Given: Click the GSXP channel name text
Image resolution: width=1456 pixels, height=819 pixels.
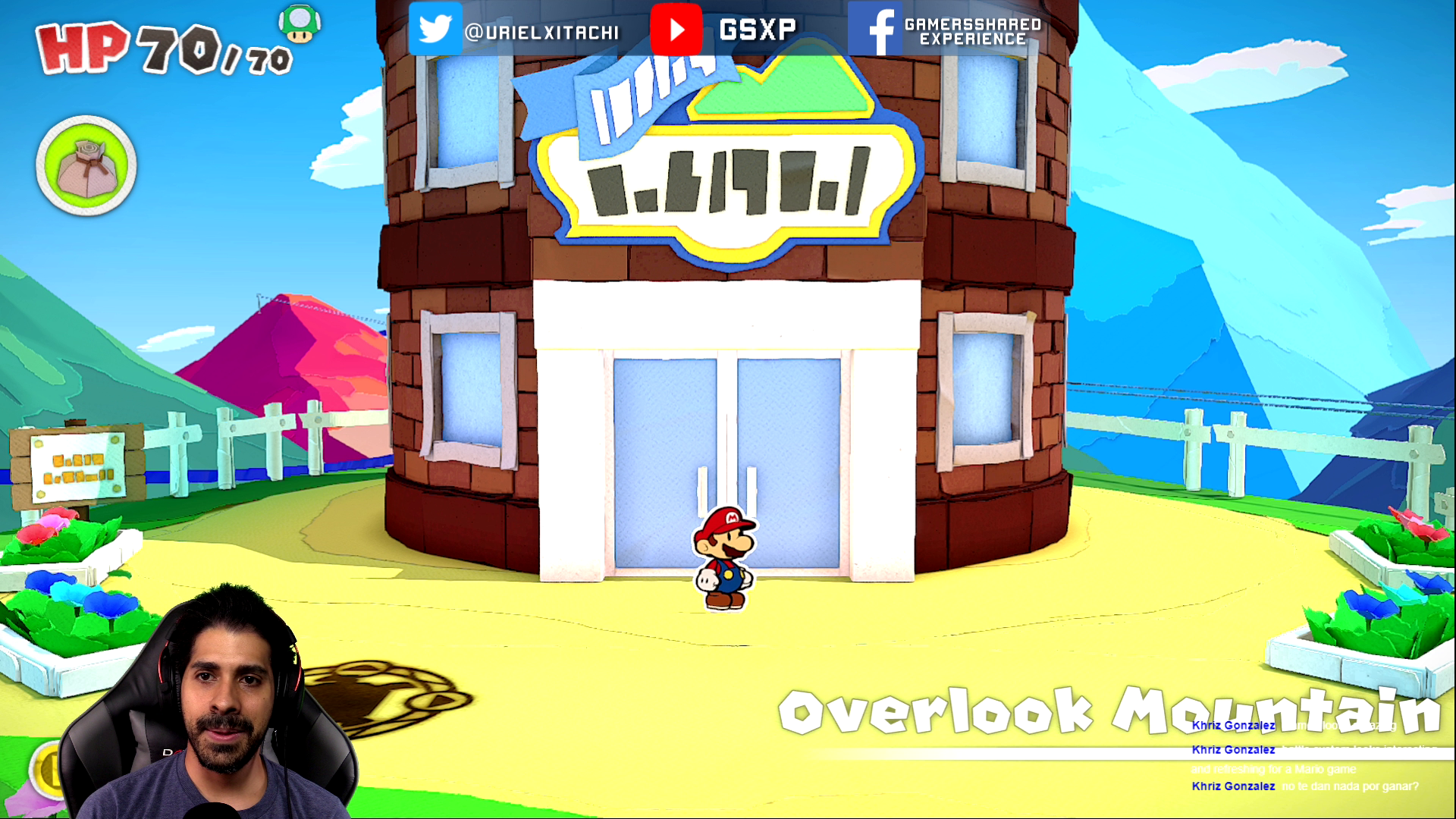Looking at the screenshot, I should click(x=755, y=30).
